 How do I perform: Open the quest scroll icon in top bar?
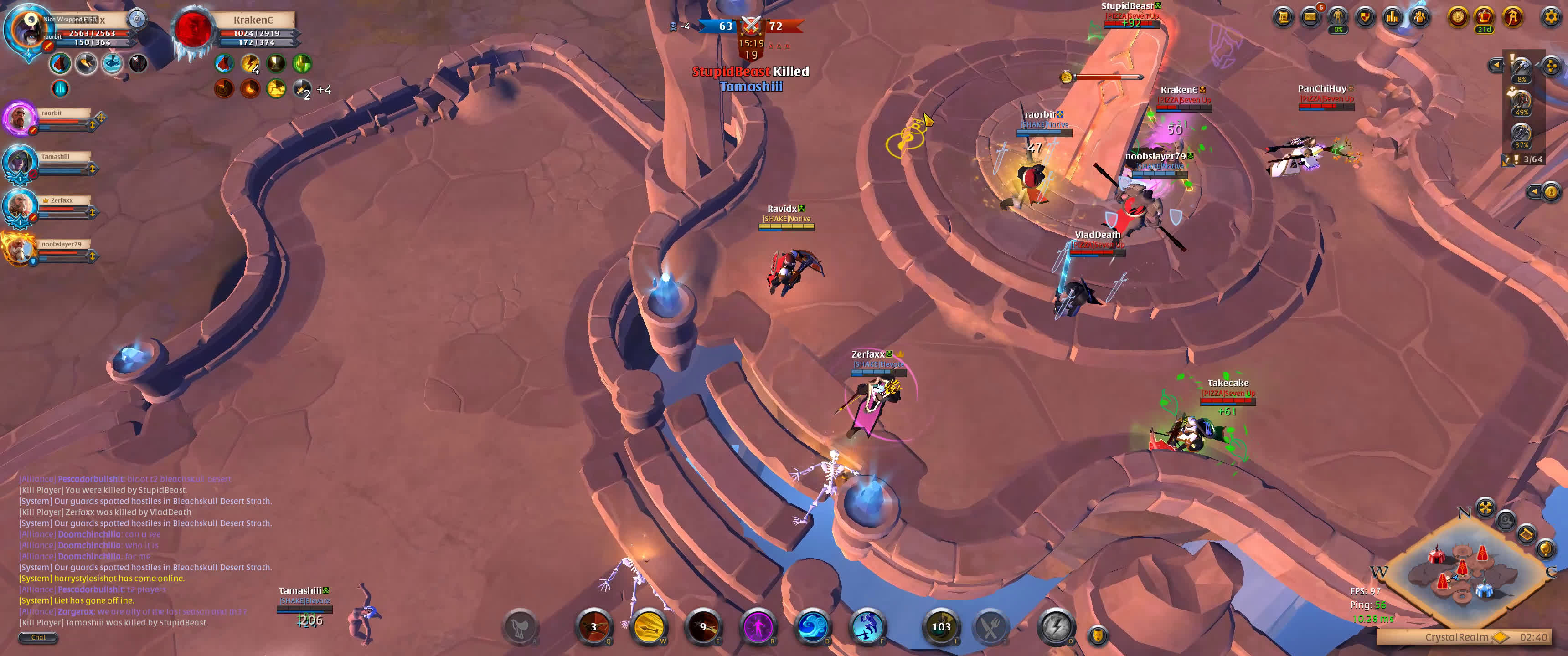pyautogui.click(x=1283, y=17)
